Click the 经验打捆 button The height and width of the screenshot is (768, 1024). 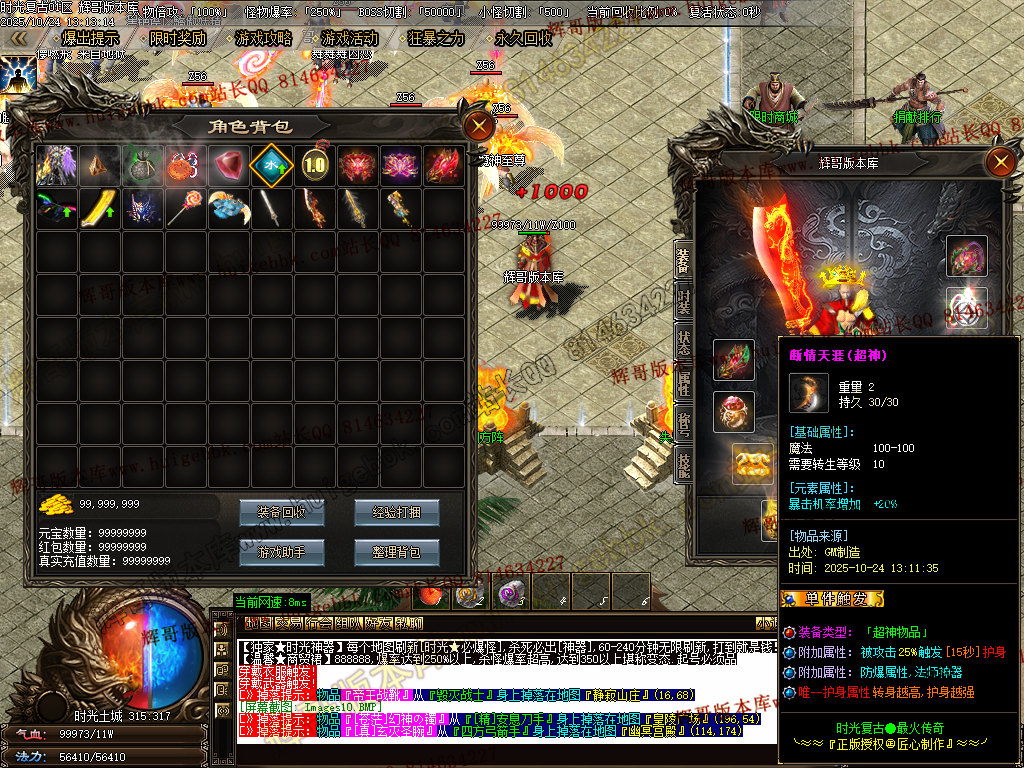pyautogui.click(x=396, y=512)
